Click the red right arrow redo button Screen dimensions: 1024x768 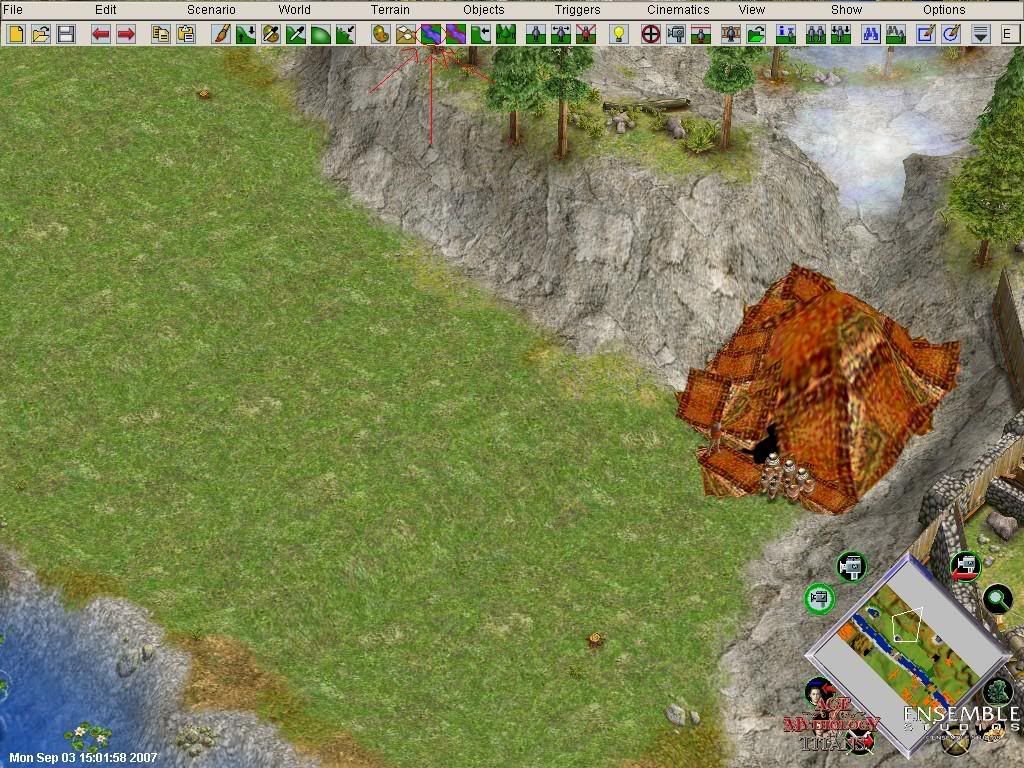126,34
